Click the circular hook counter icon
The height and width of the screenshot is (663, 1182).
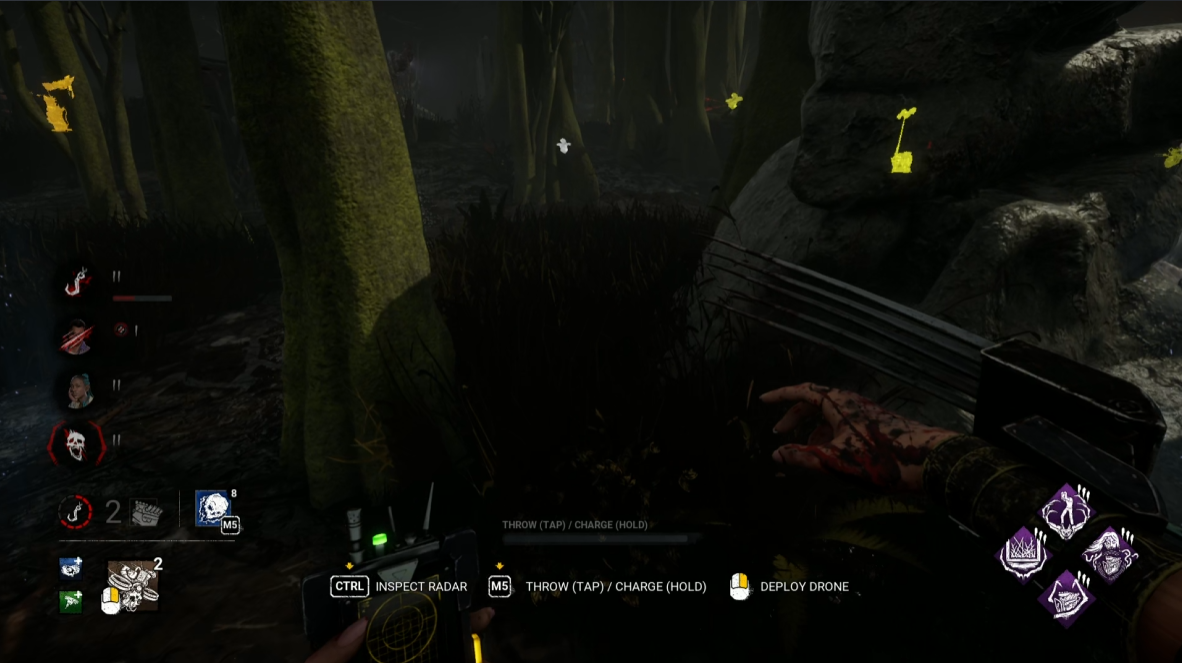coord(75,512)
